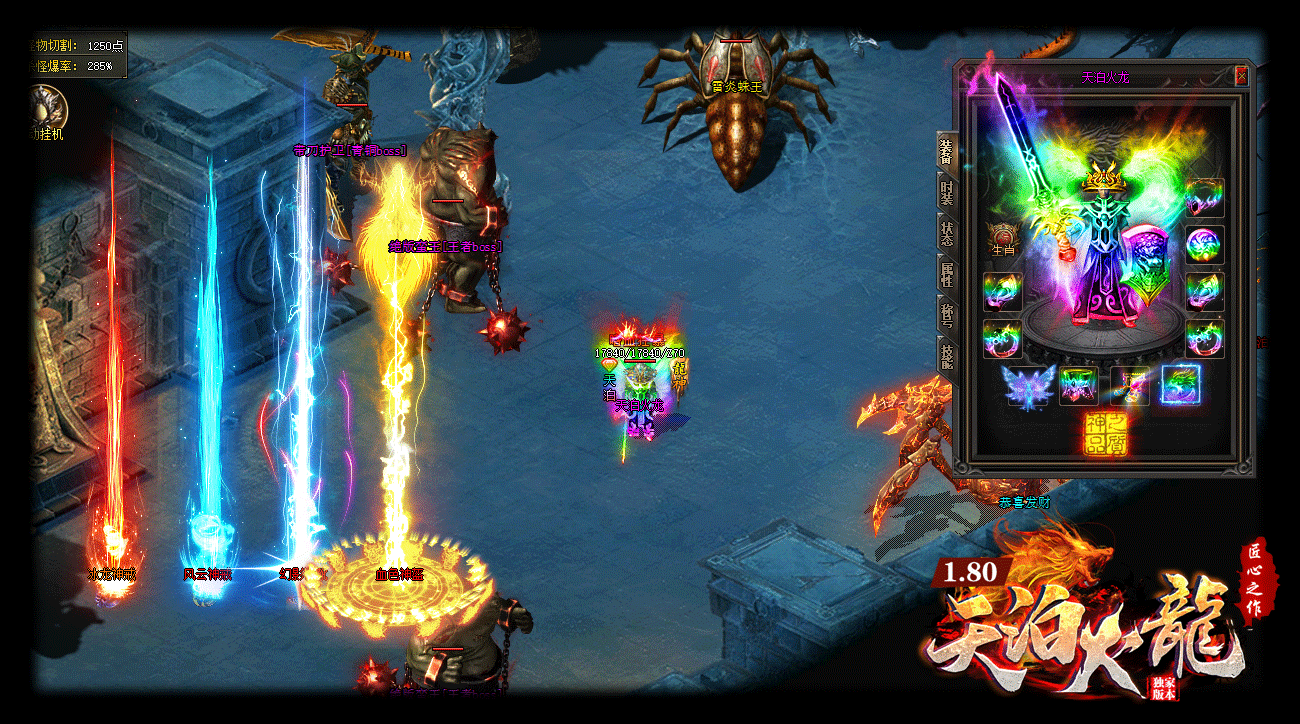This screenshot has width=1300, height=724.
Task: Show the 状态 status tab
Action: point(946,231)
